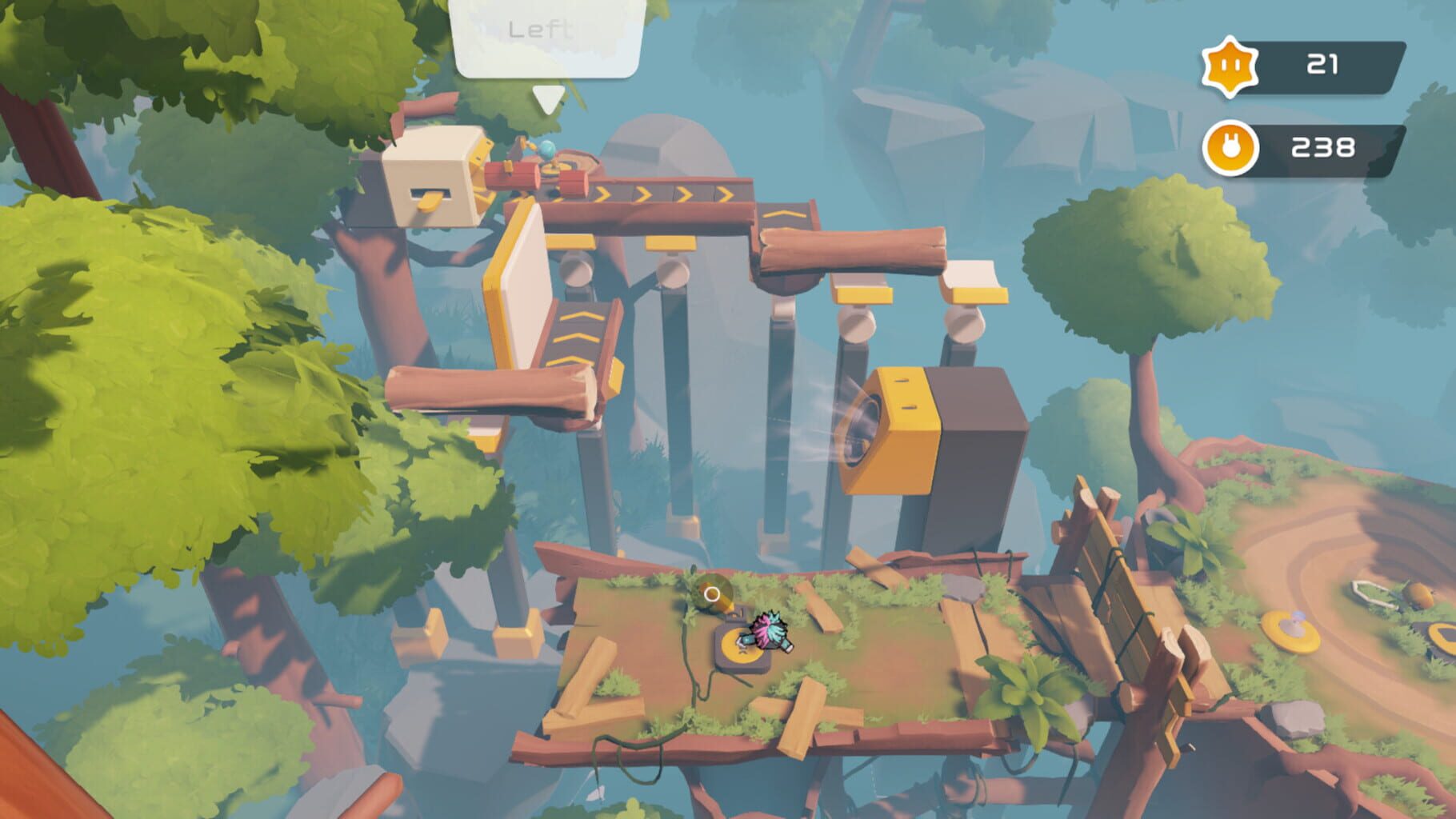Select the Left signpost label
The image size is (1456, 819).
(542, 30)
